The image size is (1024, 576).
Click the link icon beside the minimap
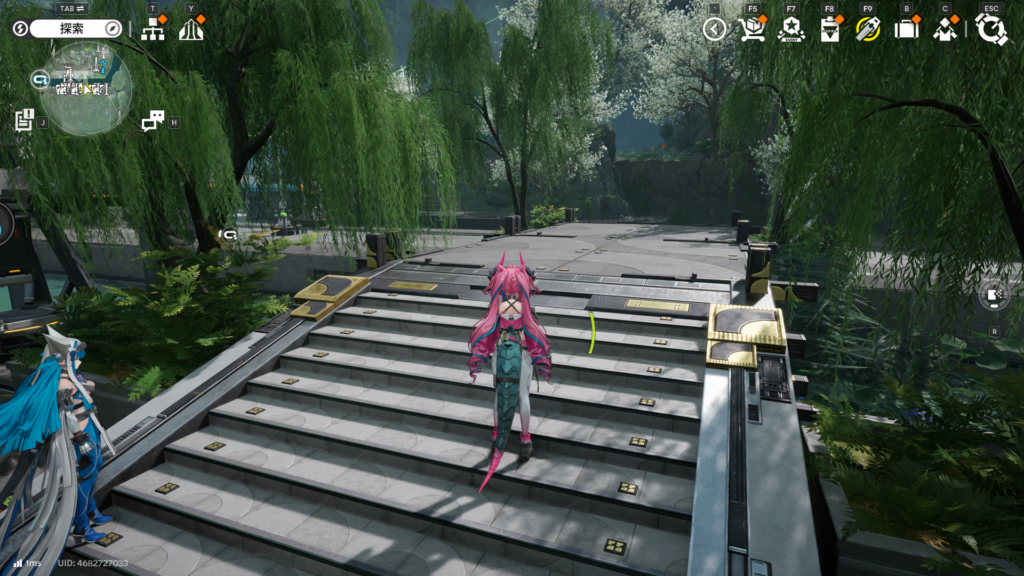point(40,78)
